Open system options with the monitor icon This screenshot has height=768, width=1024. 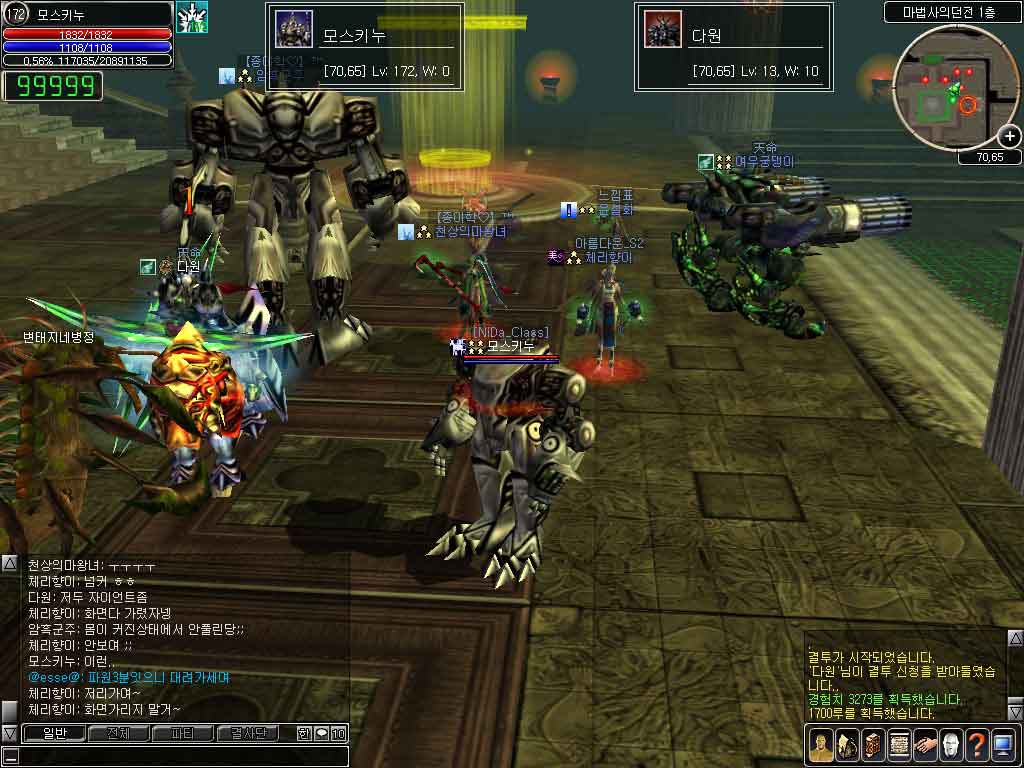point(1002,745)
